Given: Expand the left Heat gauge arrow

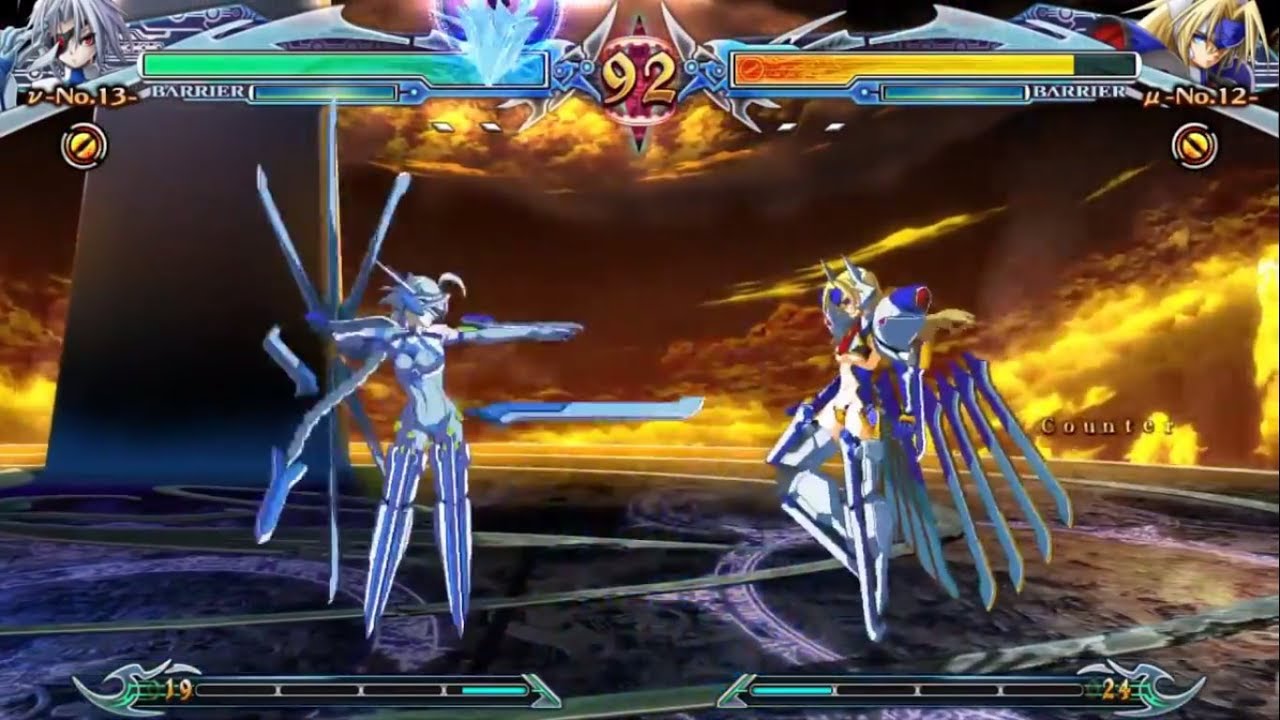Looking at the screenshot, I should (540, 688).
